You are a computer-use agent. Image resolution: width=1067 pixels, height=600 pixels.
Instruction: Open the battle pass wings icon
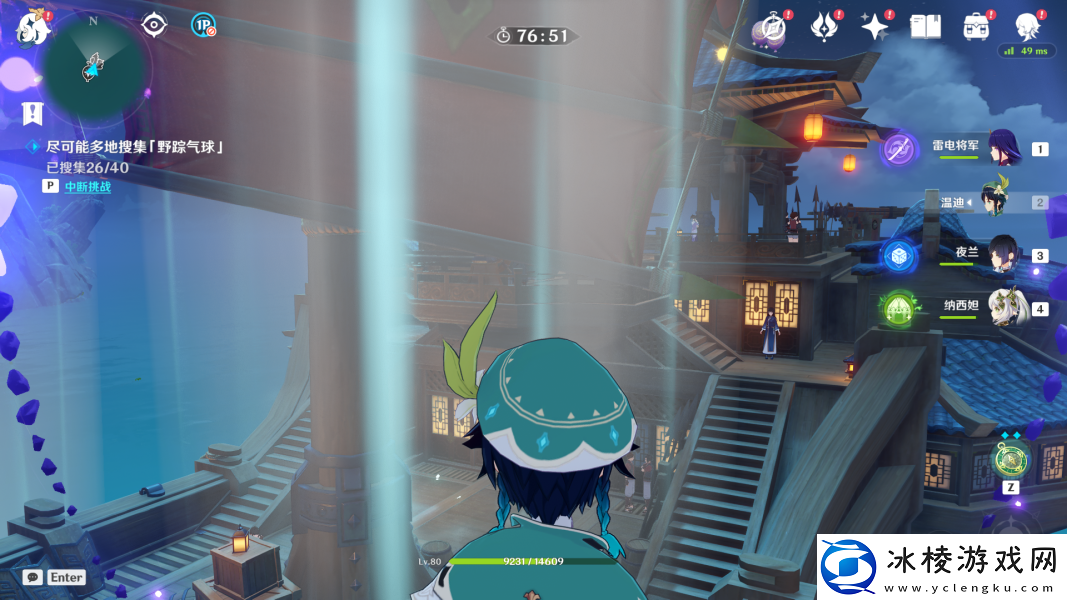point(823,27)
